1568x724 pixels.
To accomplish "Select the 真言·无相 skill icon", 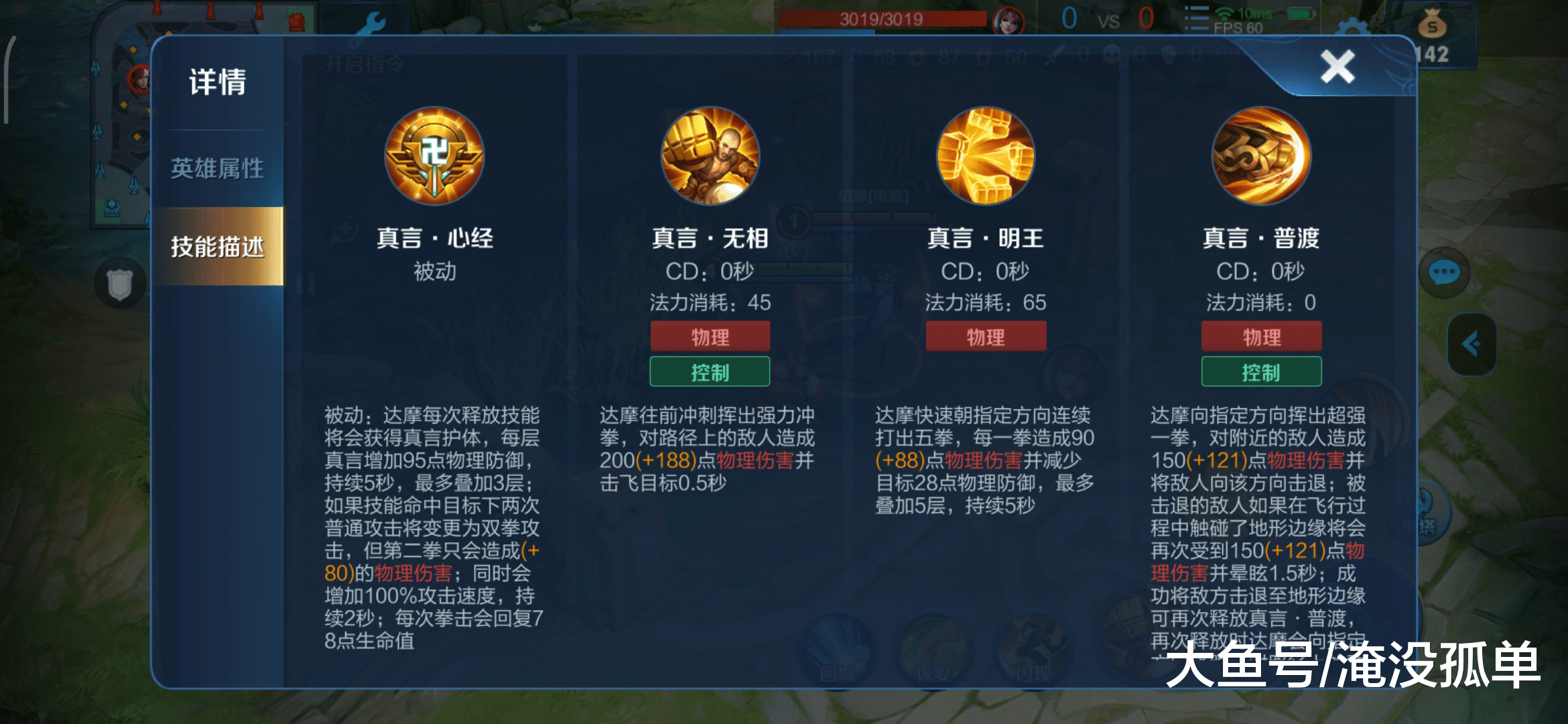I will pyautogui.click(x=710, y=158).
